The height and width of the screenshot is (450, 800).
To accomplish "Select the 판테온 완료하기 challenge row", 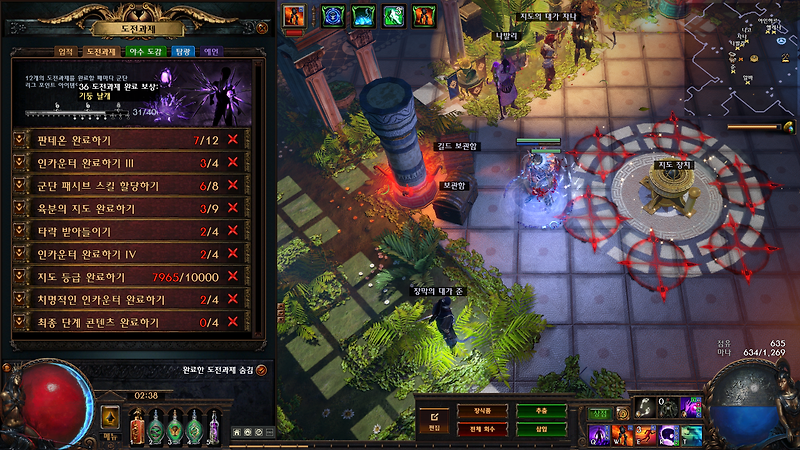I will click(130, 139).
